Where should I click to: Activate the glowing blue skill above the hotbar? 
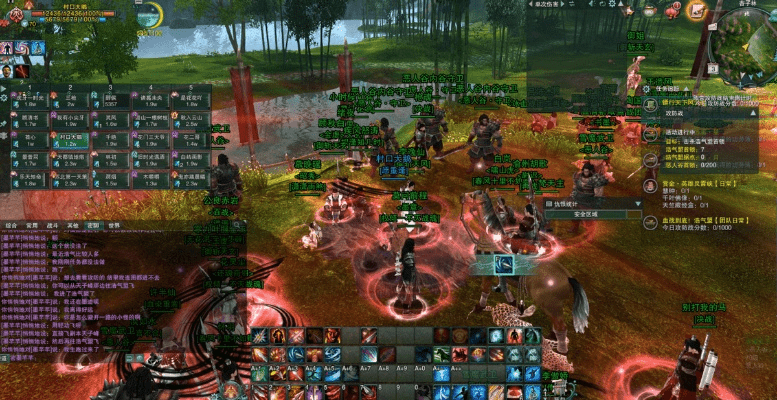pyautogui.click(x=505, y=264)
